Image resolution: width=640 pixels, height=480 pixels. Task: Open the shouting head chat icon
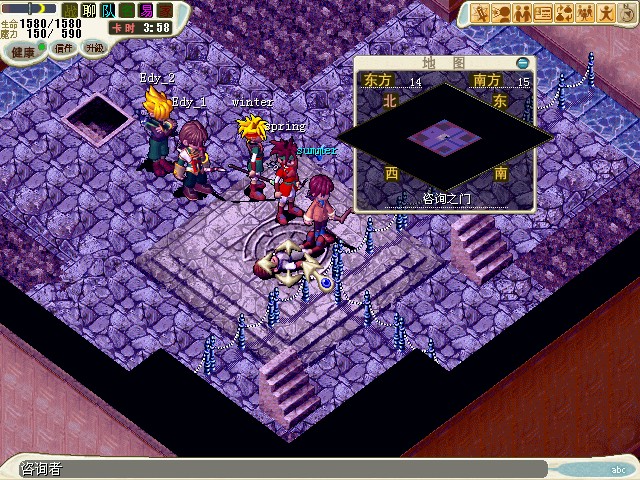point(502,13)
